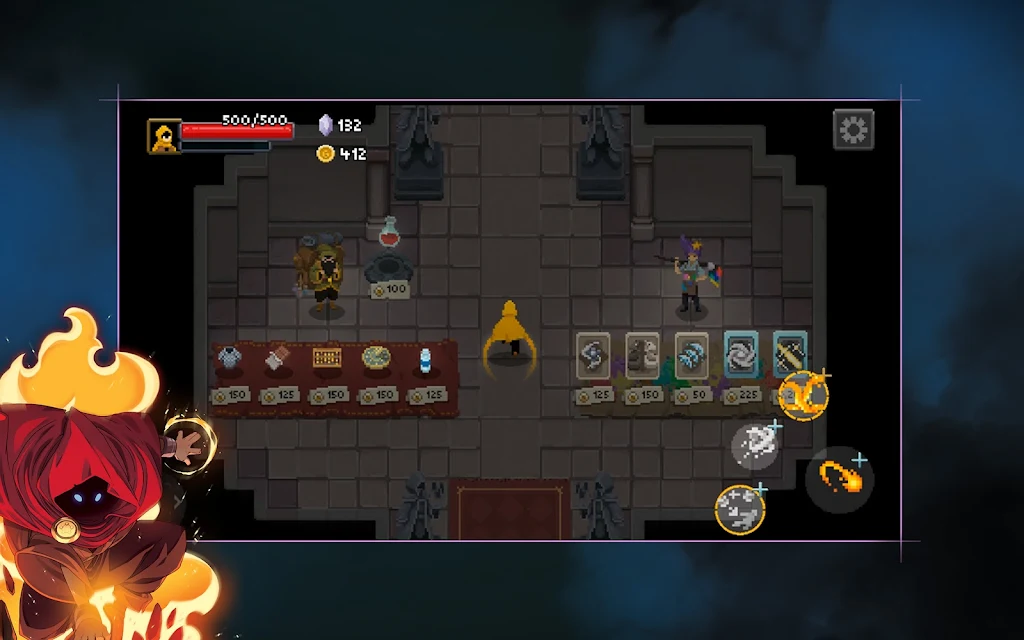This screenshot has height=640, width=1024.
Task: Activate the golden flame swirl spell
Action: [802, 395]
